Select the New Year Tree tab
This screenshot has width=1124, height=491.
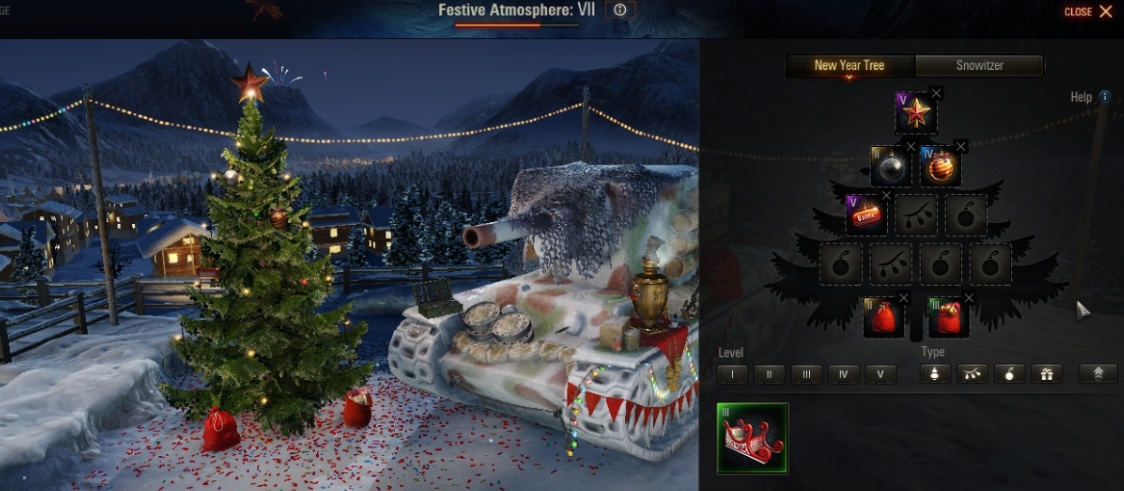[x=849, y=66]
